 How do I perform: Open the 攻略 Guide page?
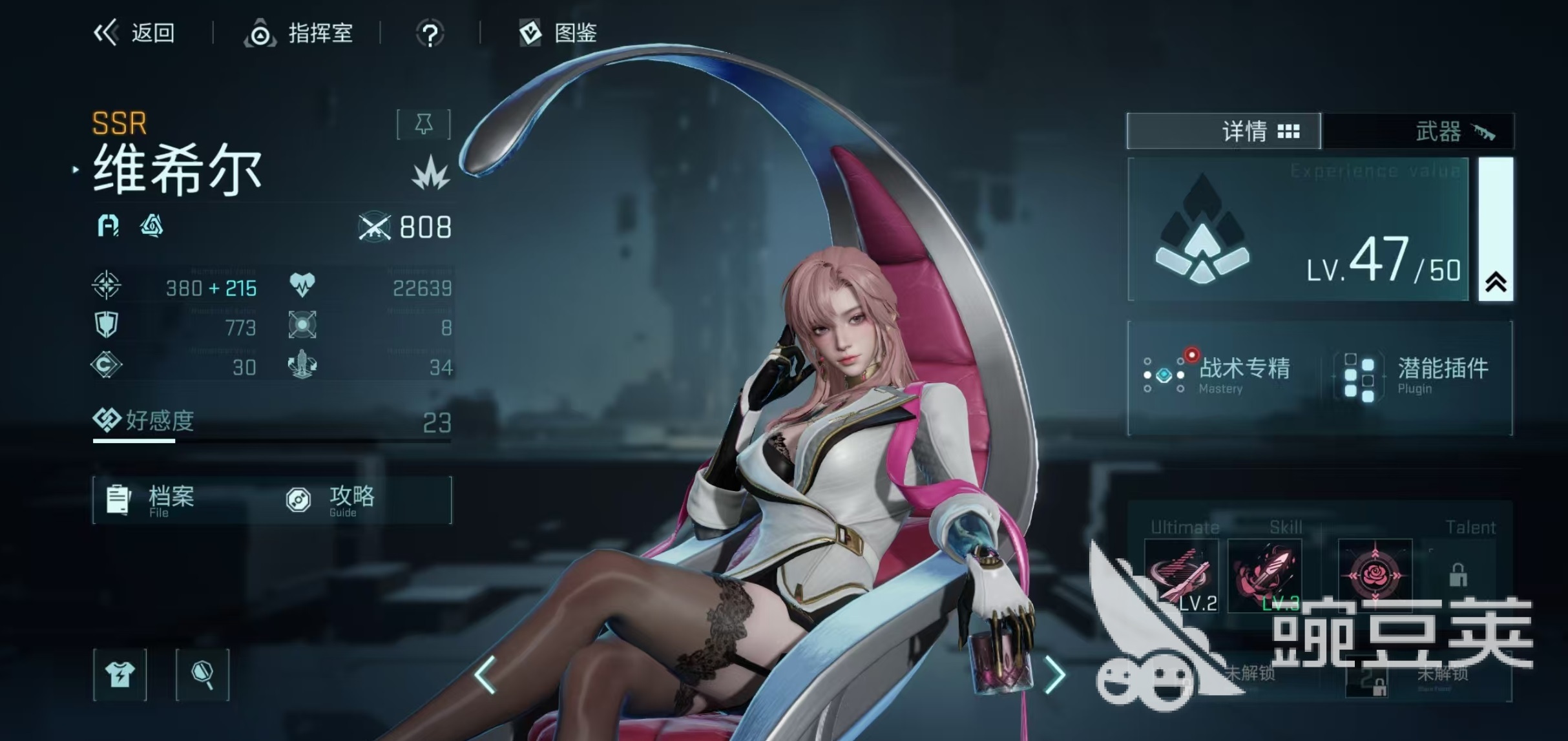[331, 500]
